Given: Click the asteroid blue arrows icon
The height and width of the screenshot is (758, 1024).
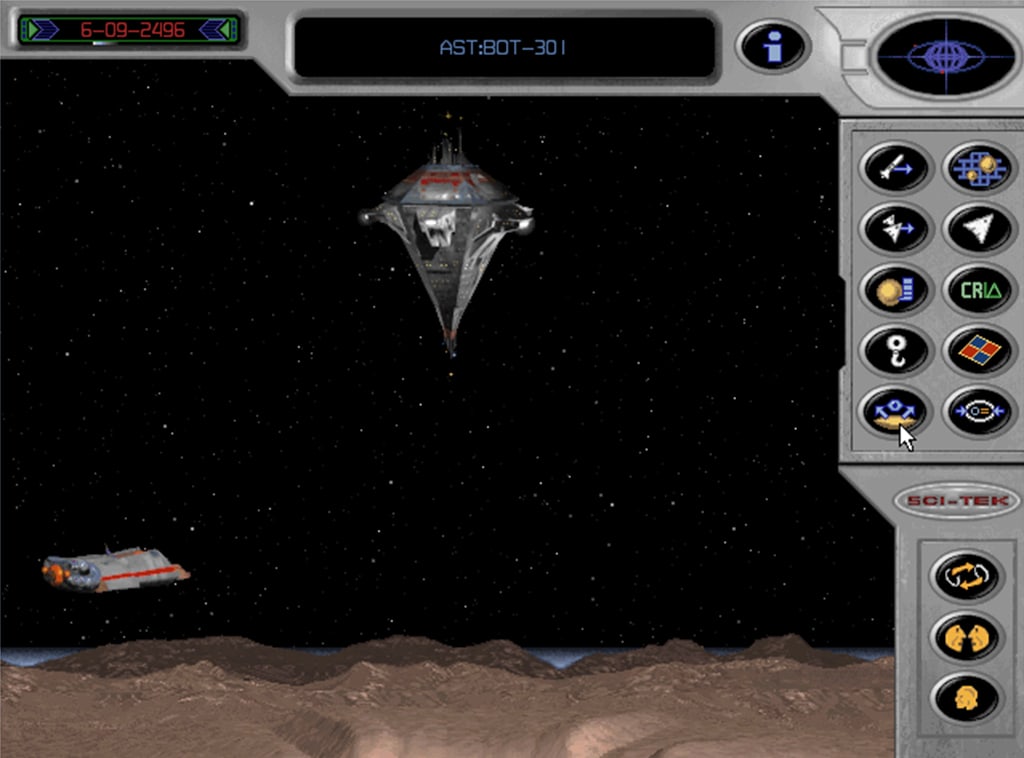Looking at the screenshot, I should pyautogui.click(x=894, y=411).
